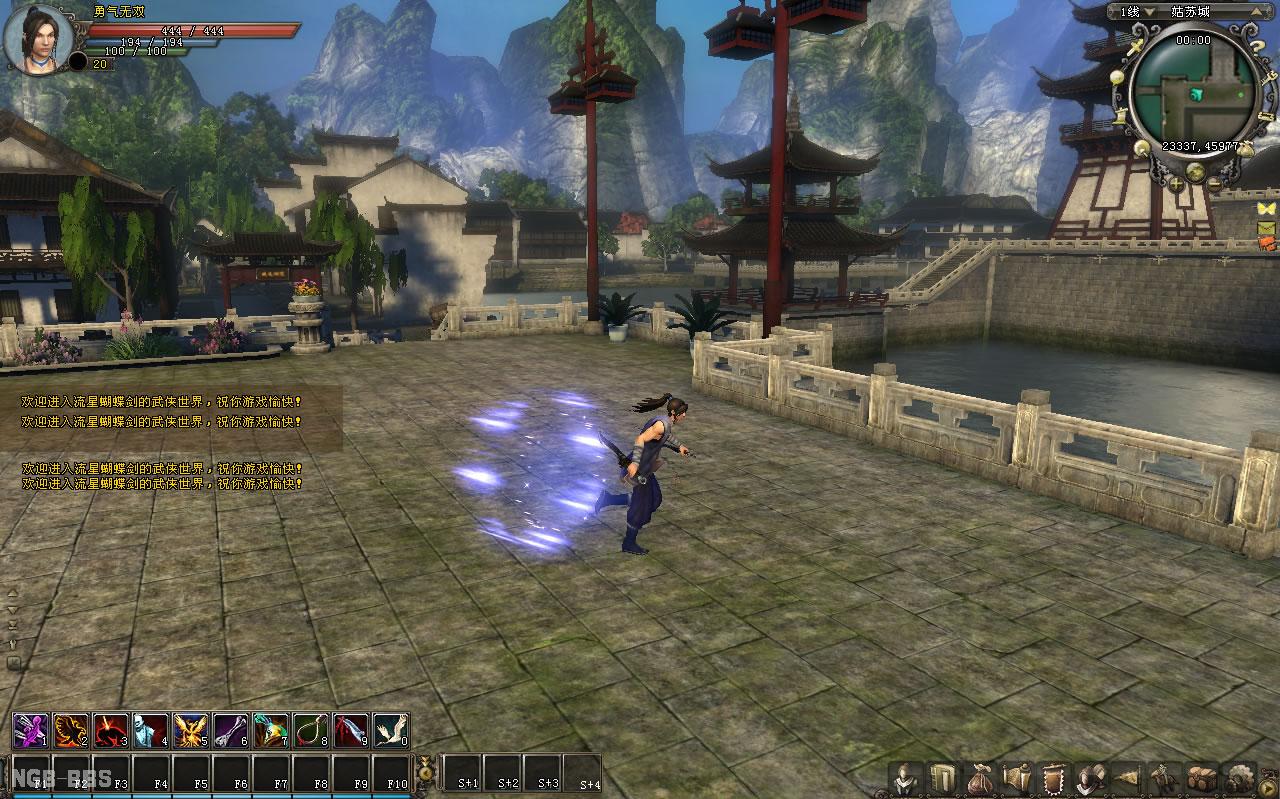1280x799 pixels.
Task: Select the pale blue warrior skill
Action: [150, 731]
